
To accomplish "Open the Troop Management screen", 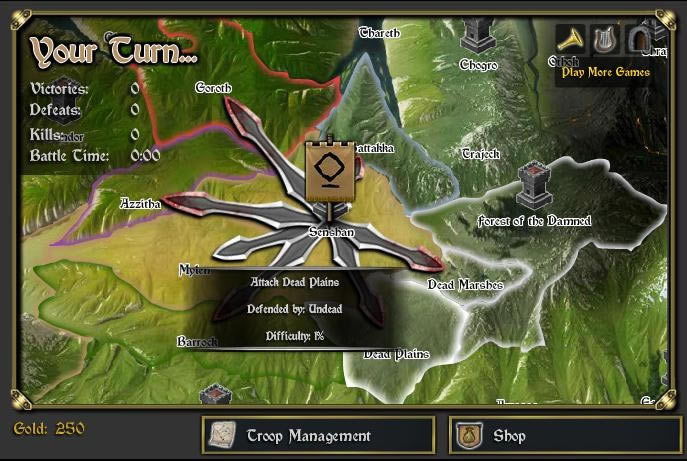I will [318, 436].
